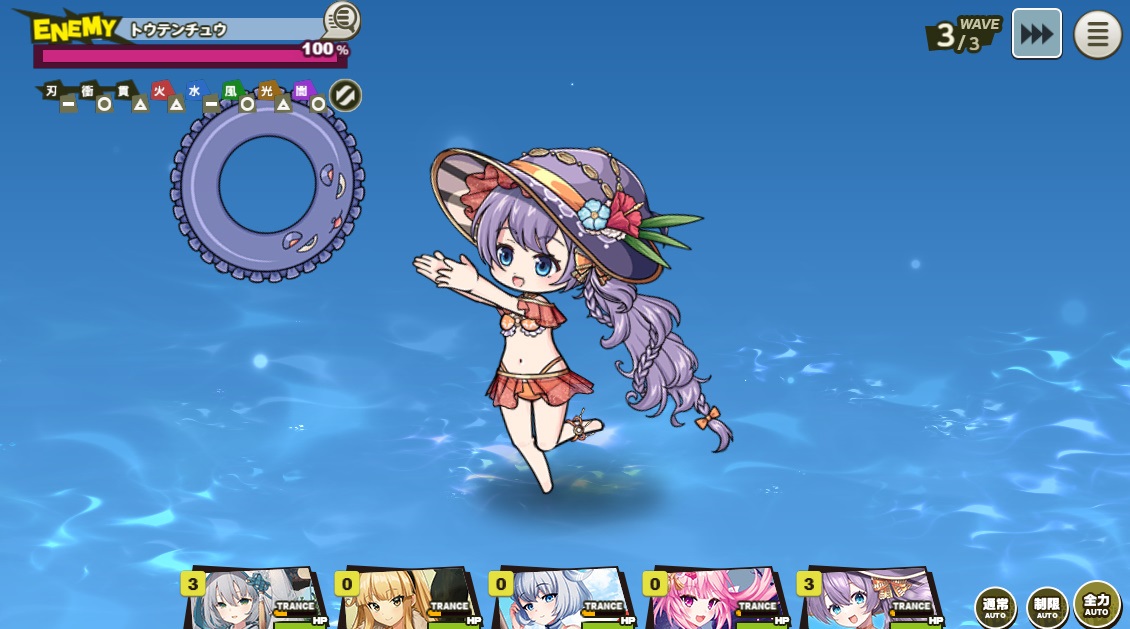The image size is (1130, 629).
Task: Select the white-haired blue-eyed party member card
Action: [x=562, y=600]
